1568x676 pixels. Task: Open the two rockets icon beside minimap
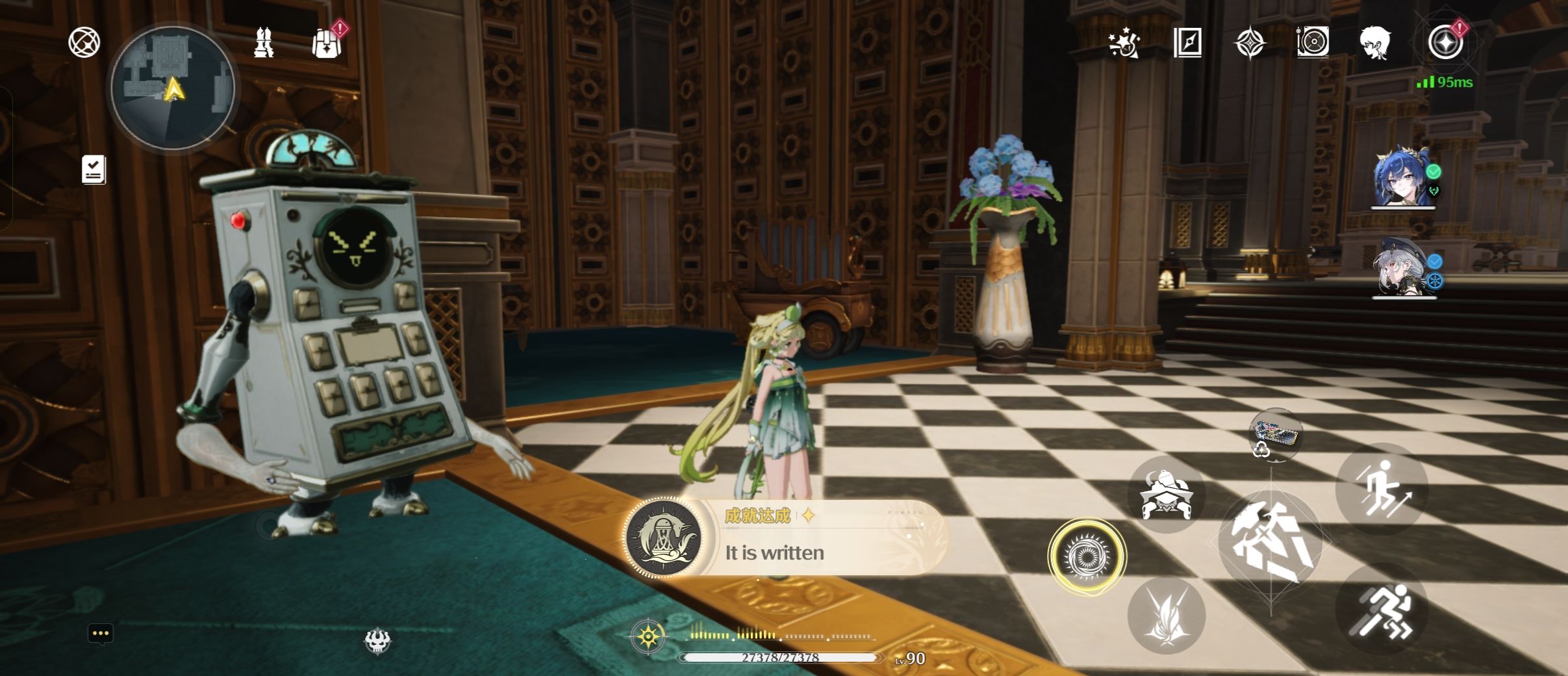tap(264, 43)
